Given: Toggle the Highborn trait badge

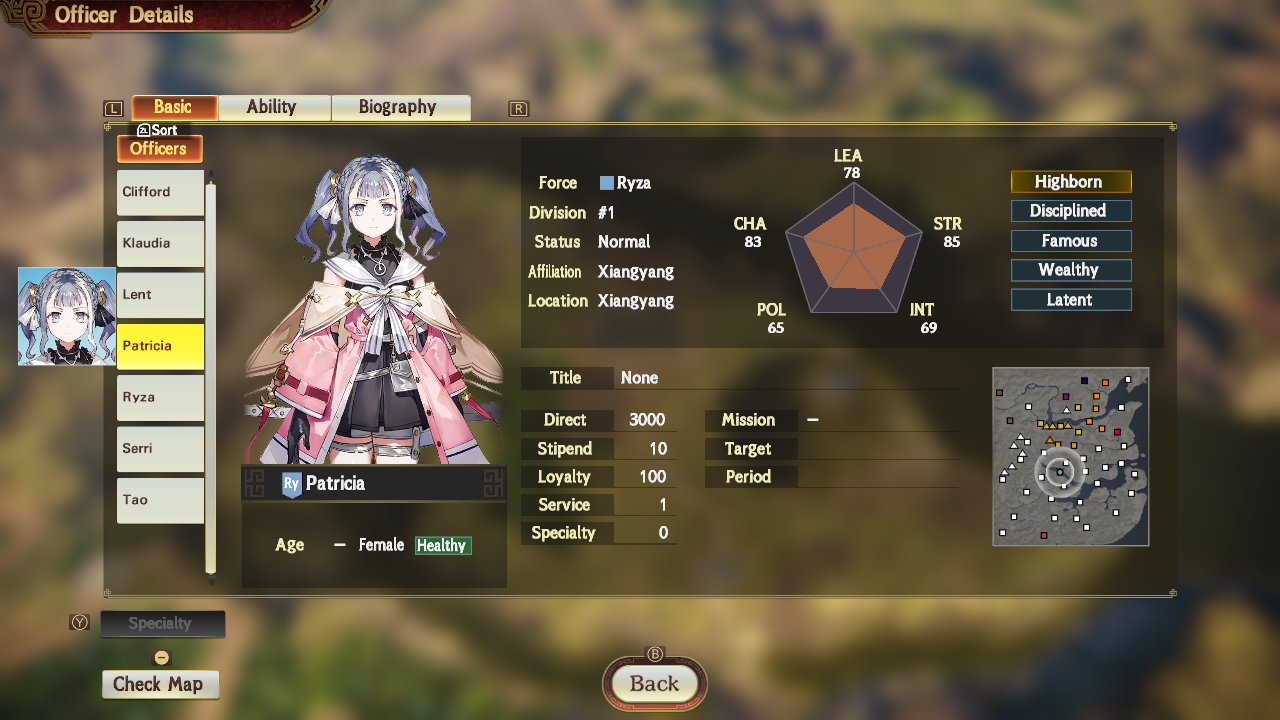Looking at the screenshot, I should pos(1071,181).
